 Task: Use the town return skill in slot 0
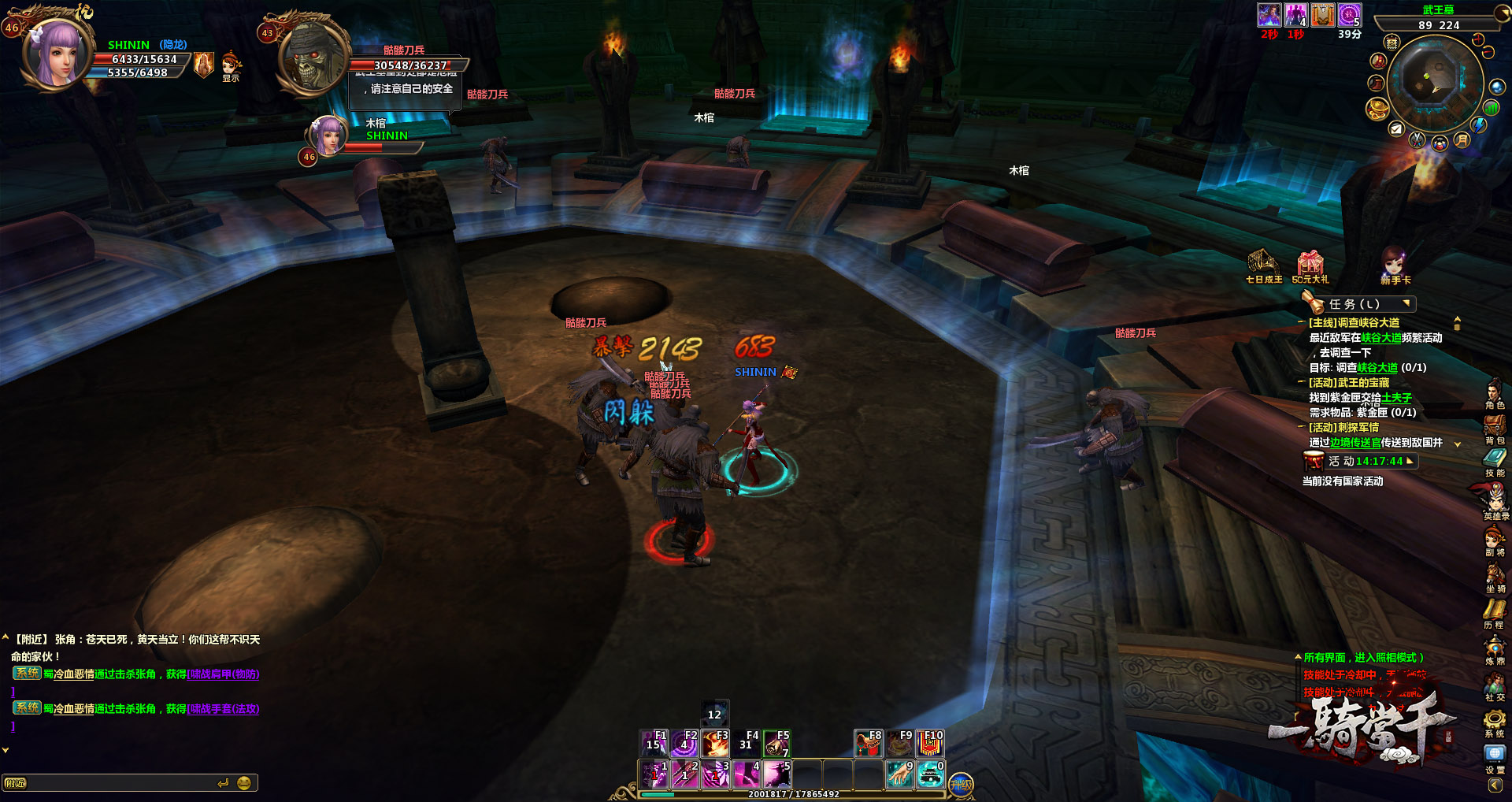pos(931,774)
